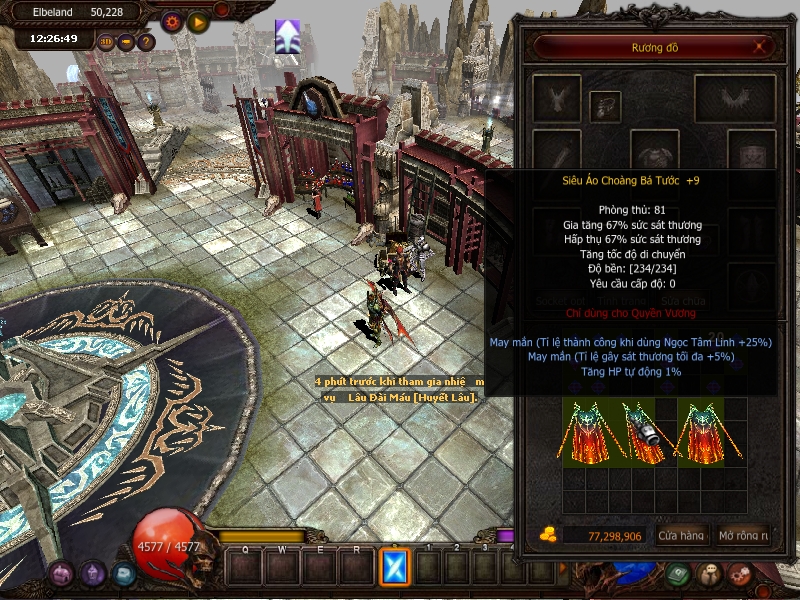Open the Cửa hàng shop

pos(682,536)
